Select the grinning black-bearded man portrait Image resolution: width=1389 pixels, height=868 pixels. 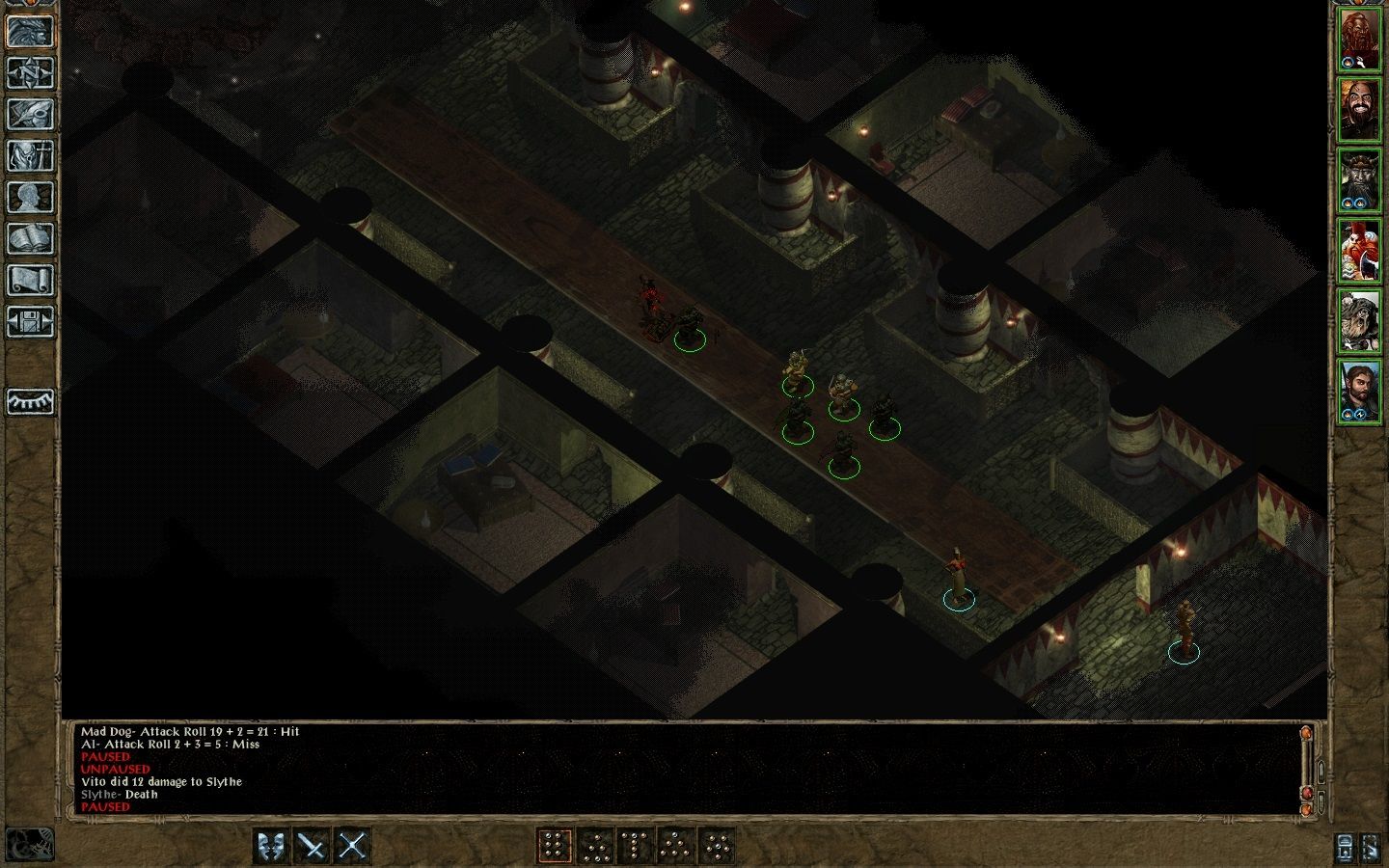click(1359, 110)
